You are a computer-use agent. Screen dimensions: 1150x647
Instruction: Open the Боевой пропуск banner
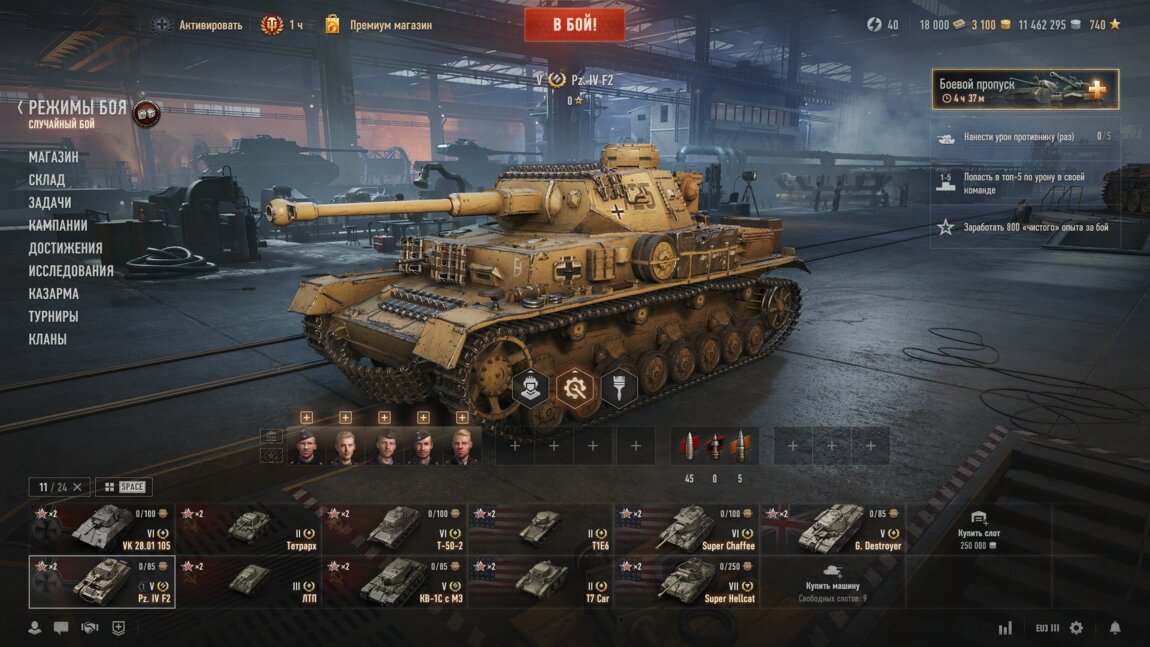(x=1025, y=89)
